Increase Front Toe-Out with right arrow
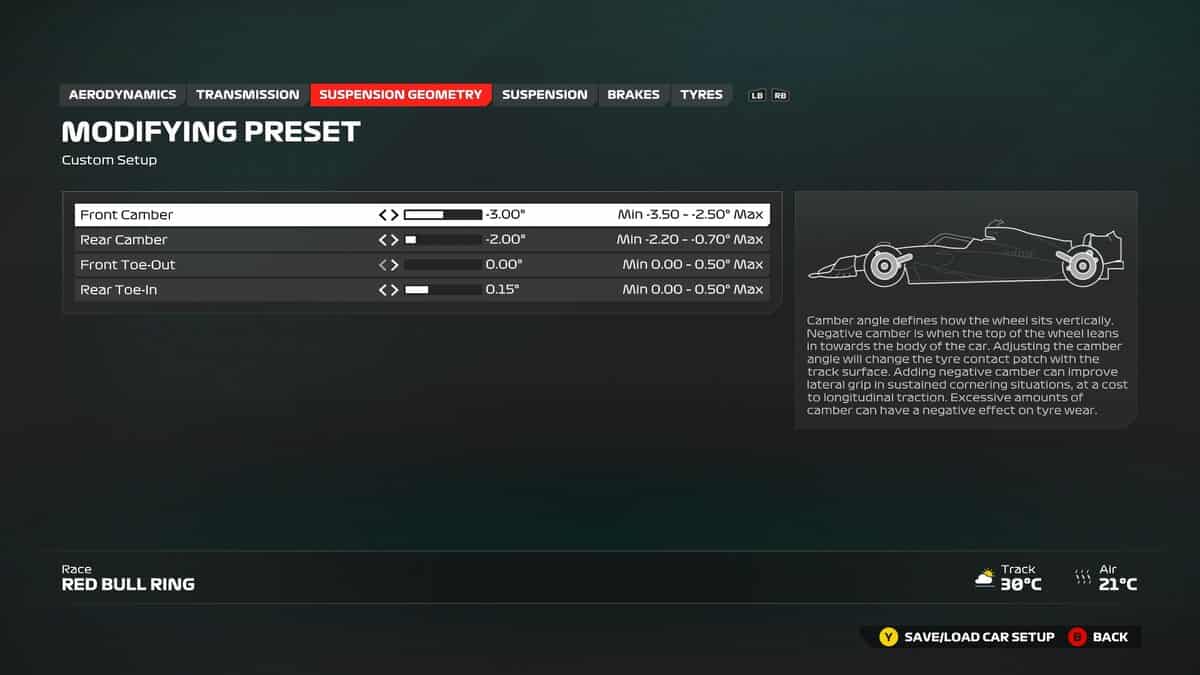 395,265
